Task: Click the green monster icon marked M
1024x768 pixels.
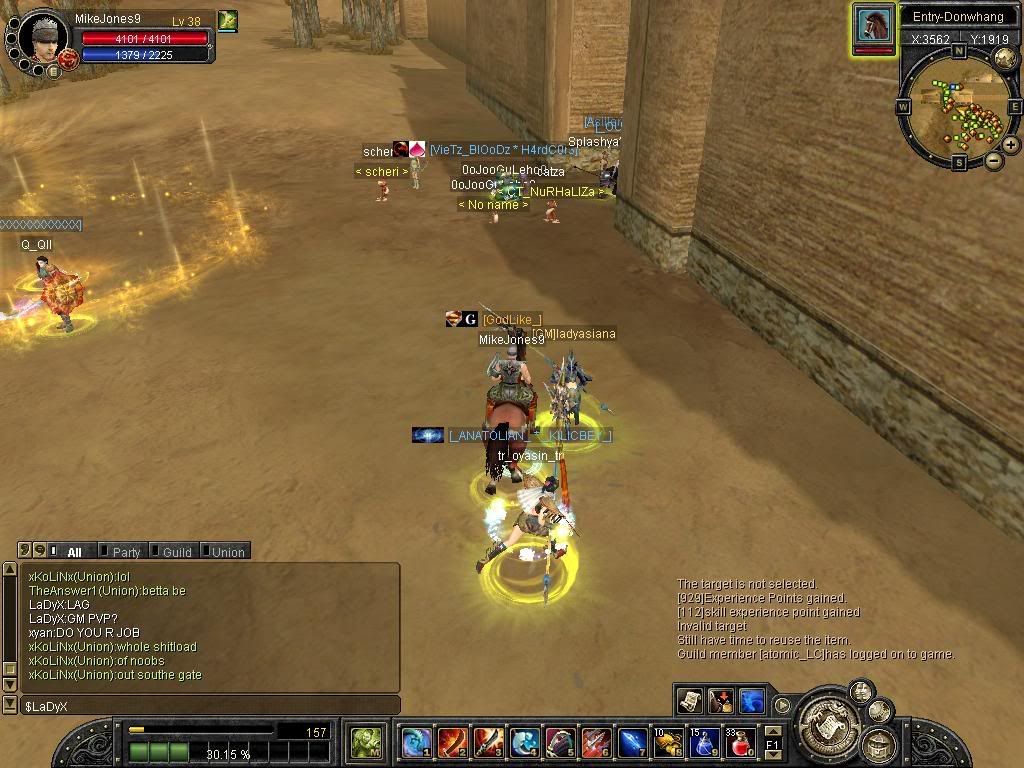Action: tap(367, 742)
